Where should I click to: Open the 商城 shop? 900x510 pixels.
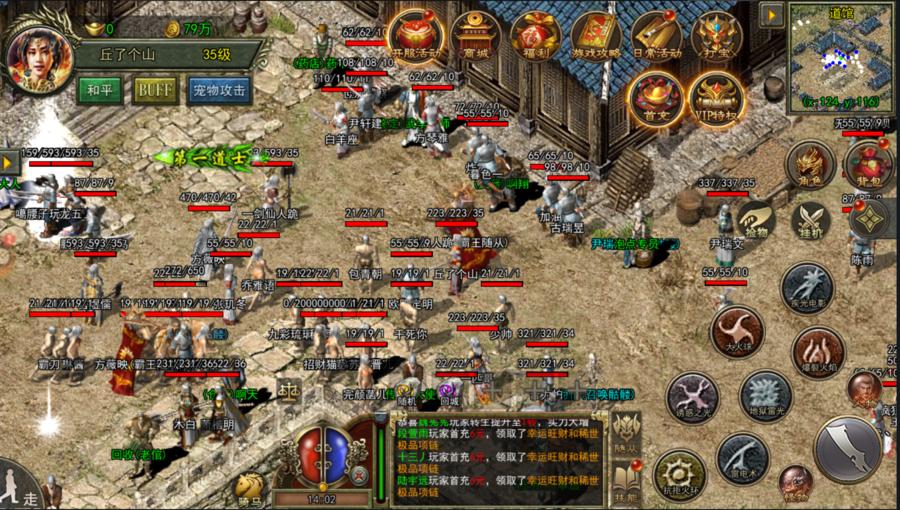tap(475, 36)
